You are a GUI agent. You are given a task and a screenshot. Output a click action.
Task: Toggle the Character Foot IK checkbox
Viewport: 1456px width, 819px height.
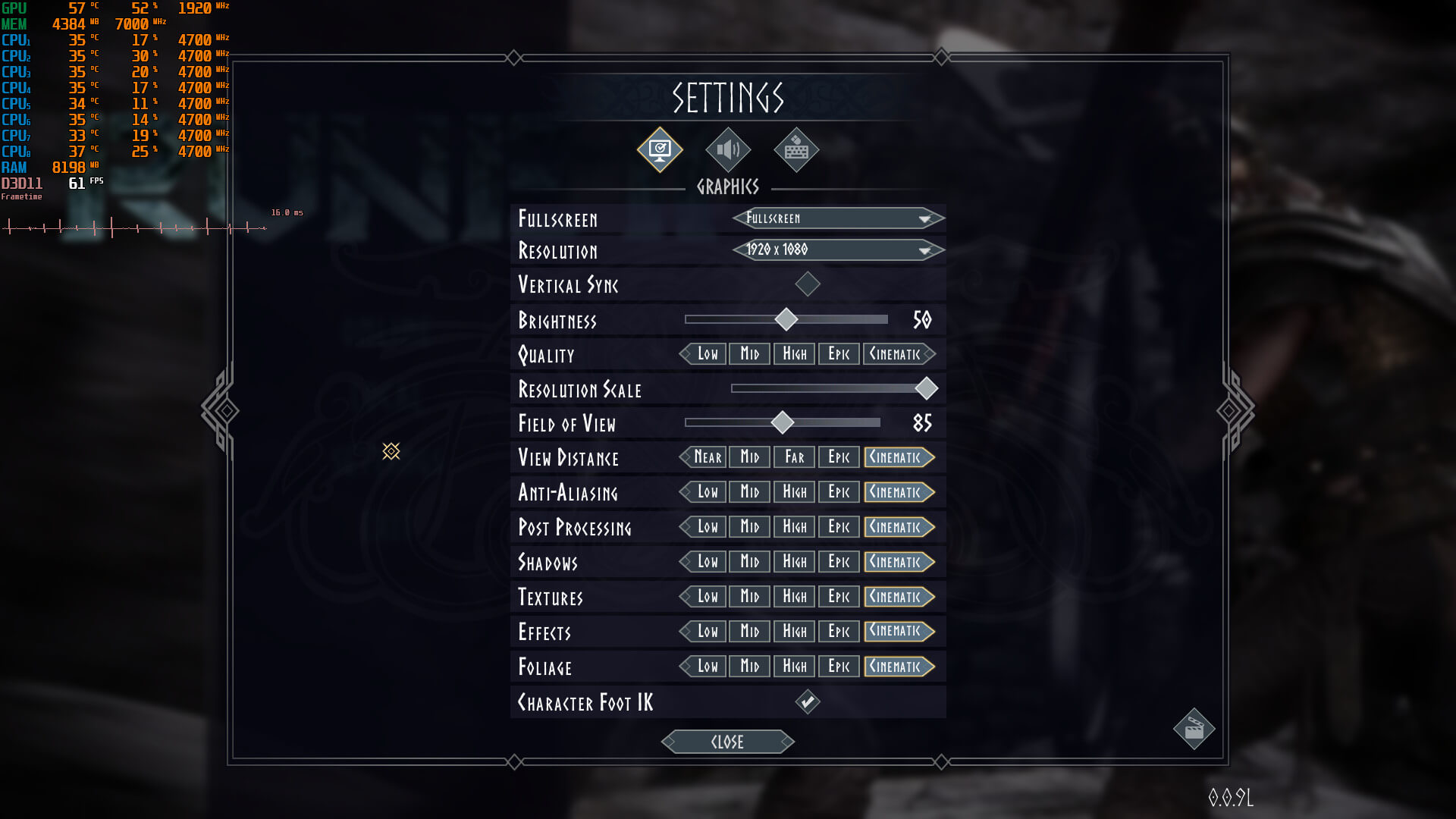(808, 702)
